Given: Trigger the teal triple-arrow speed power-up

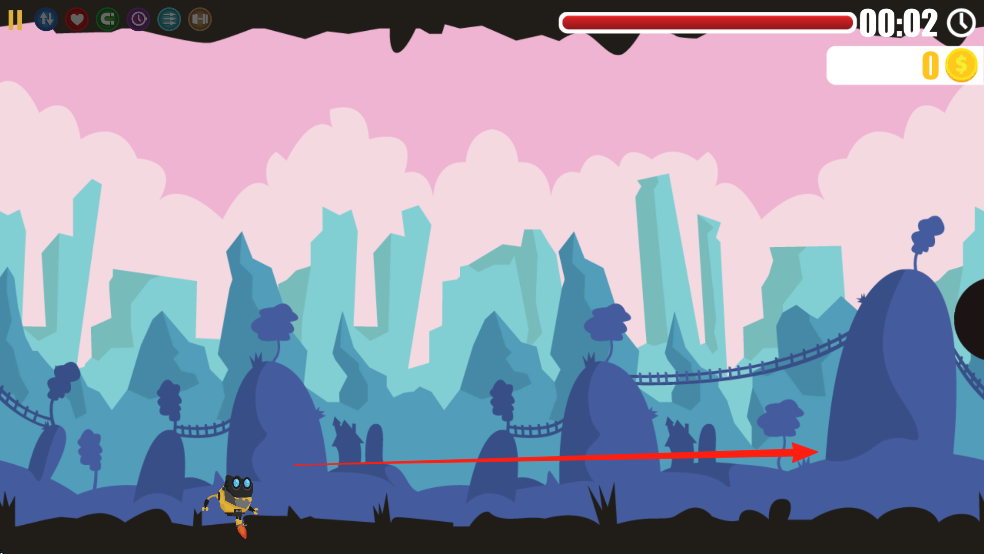Looking at the screenshot, I should [169, 19].
